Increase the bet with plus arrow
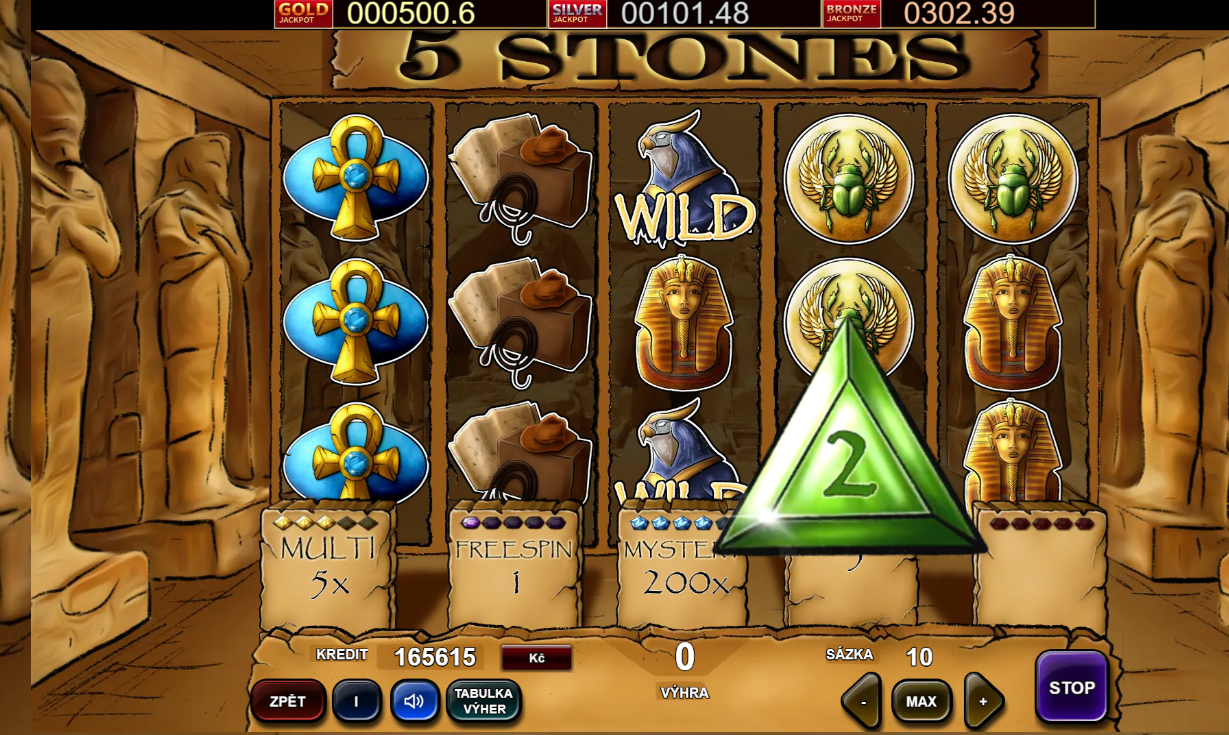 pyautogui.click(x=983, y=701)
